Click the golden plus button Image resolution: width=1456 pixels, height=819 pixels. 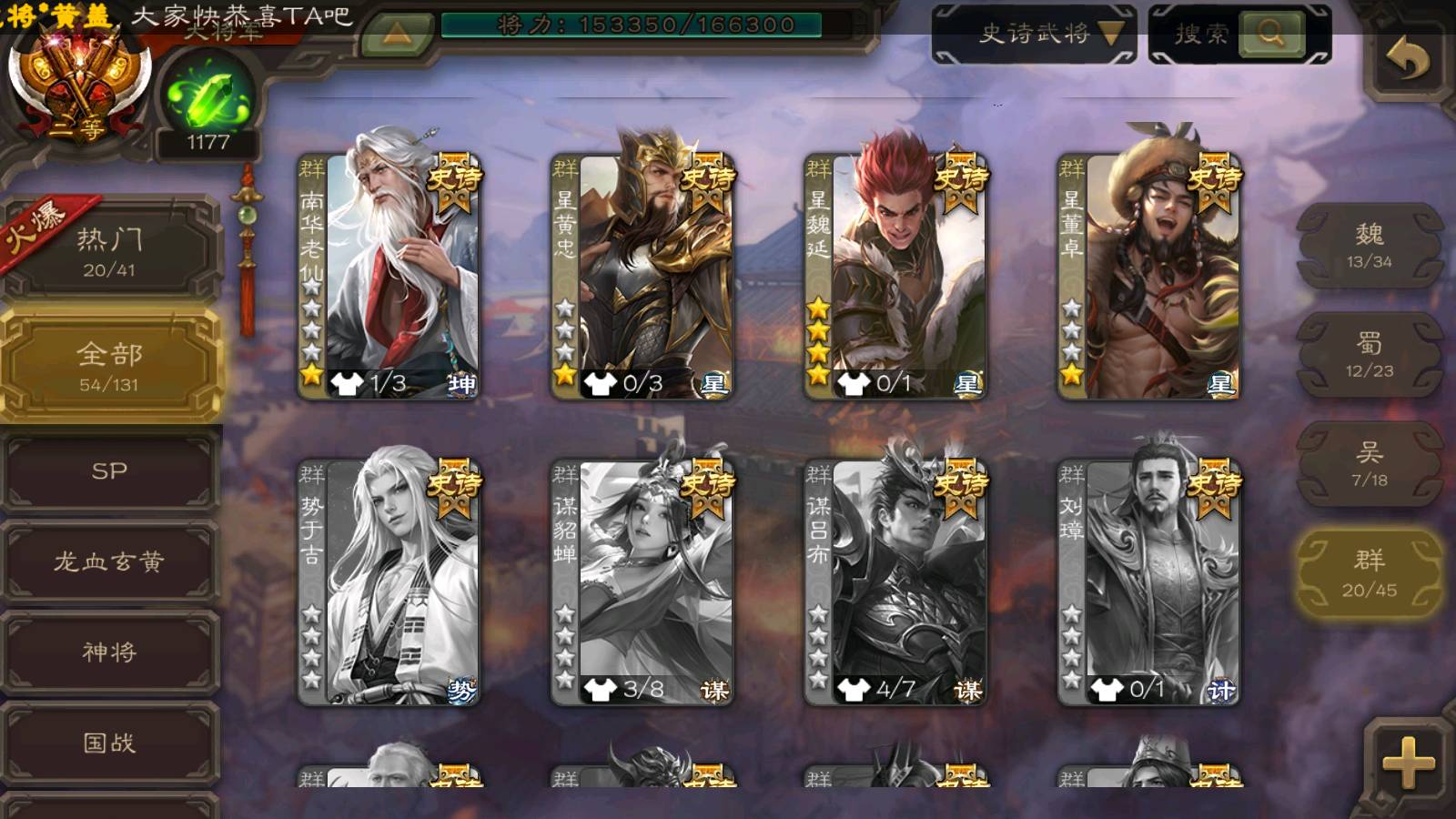pos(1407,763)
